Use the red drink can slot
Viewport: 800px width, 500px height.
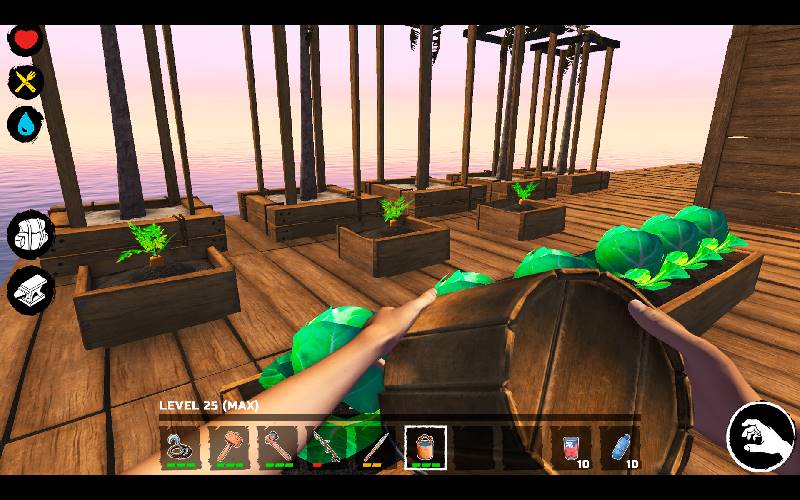(x=572, y=446)
